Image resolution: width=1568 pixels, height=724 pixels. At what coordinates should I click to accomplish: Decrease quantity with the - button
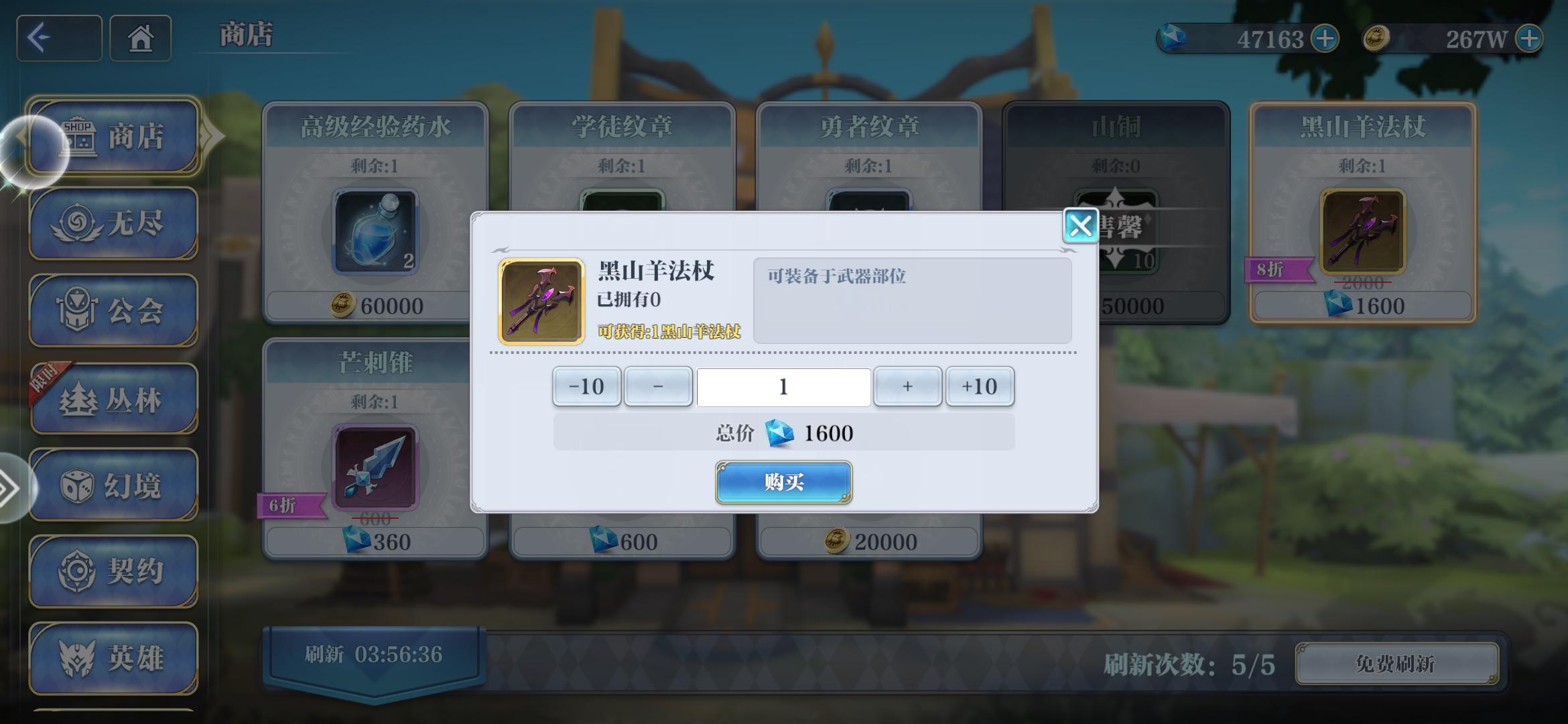(657, 386)
